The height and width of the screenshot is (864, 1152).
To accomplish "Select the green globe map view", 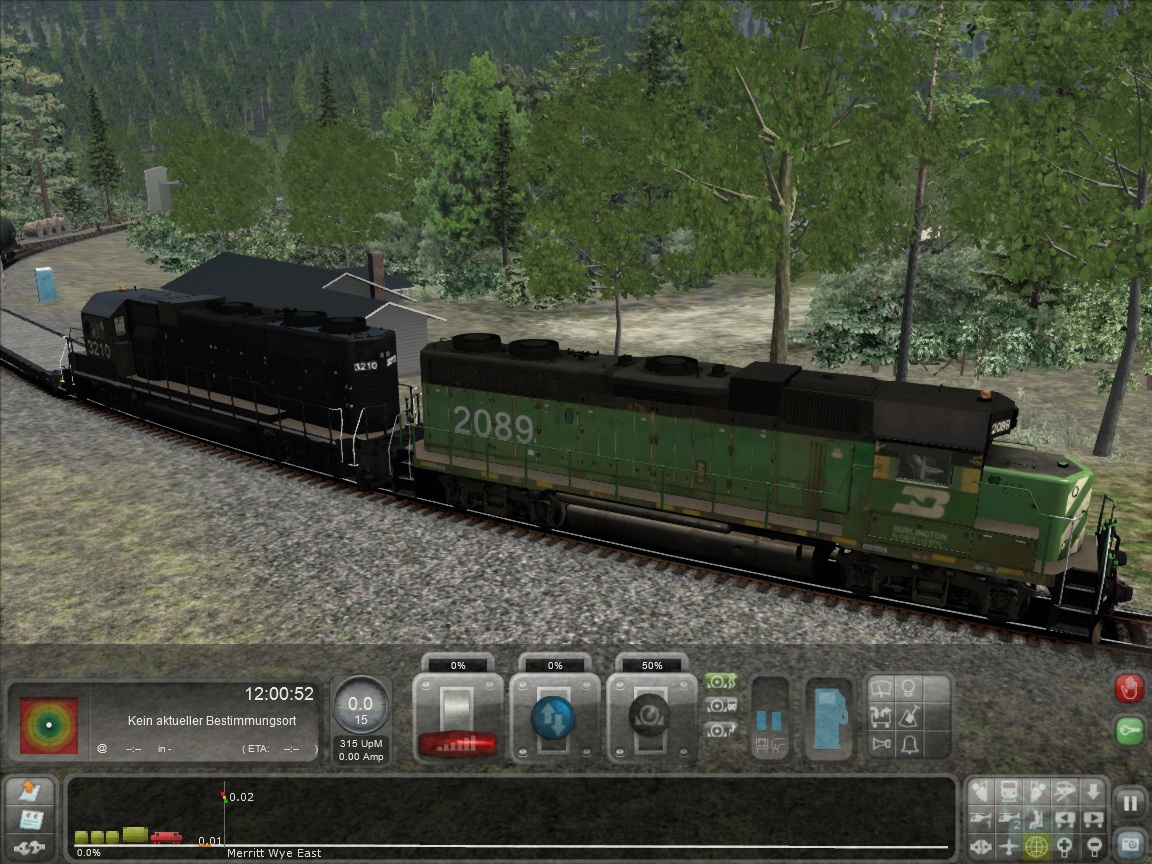I will pyautogui.click(x=1037, y=847).
